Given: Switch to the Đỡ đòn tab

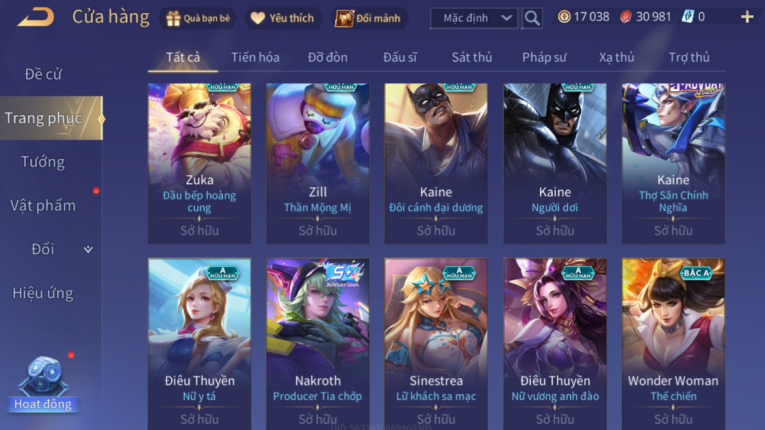Looking at the screenshot, I should point(328,57).
